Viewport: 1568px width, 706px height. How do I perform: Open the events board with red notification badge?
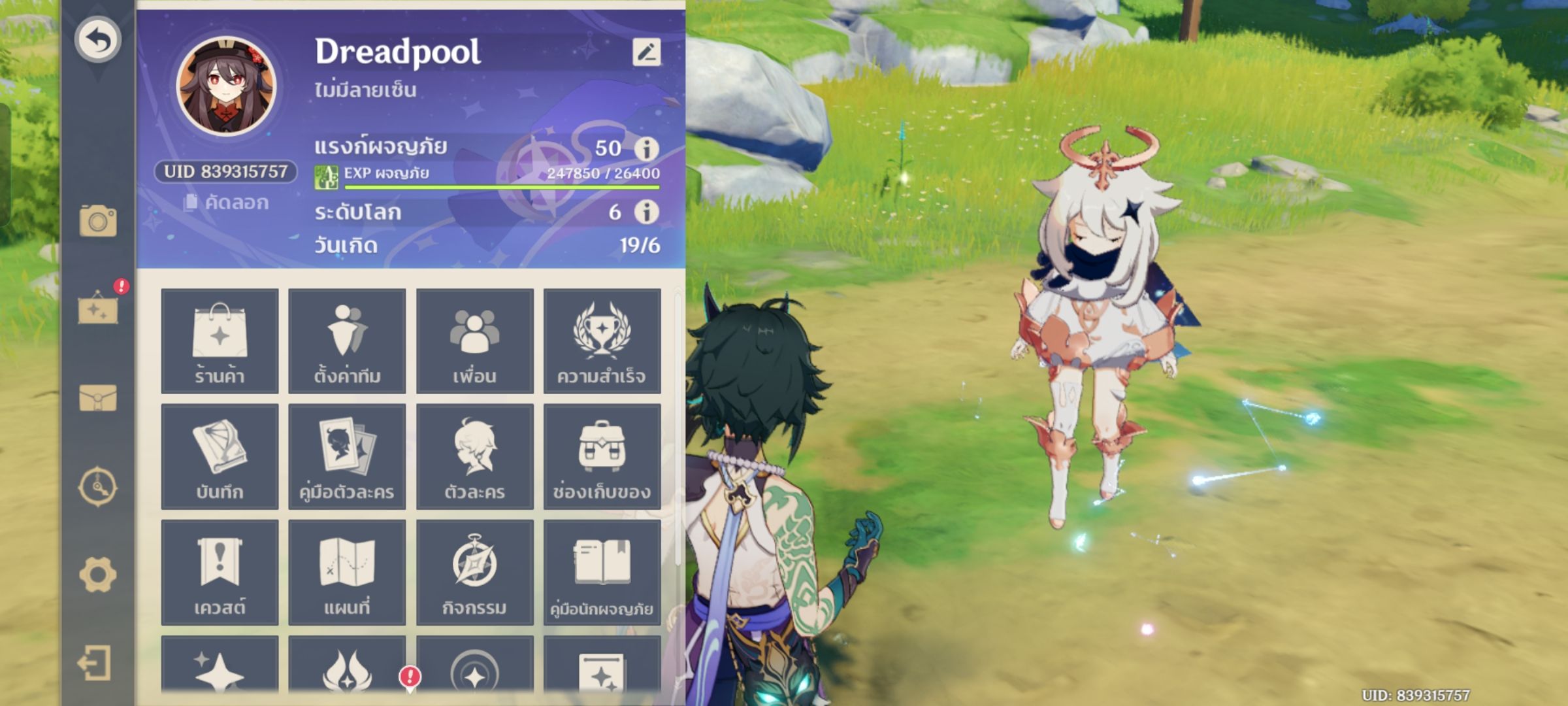pyautogui.click(x=98, y=312)
